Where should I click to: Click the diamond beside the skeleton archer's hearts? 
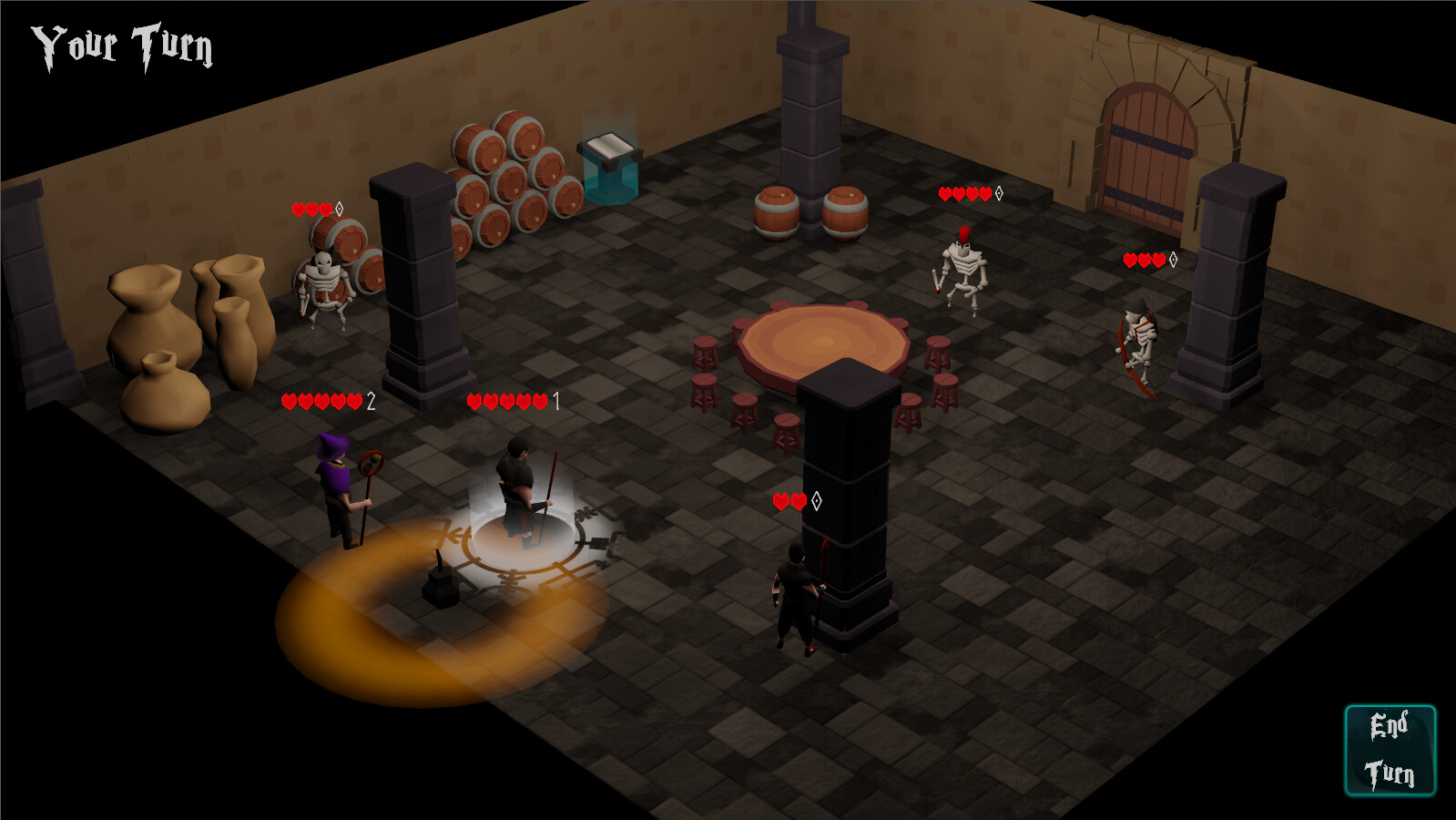(1174, 260)
